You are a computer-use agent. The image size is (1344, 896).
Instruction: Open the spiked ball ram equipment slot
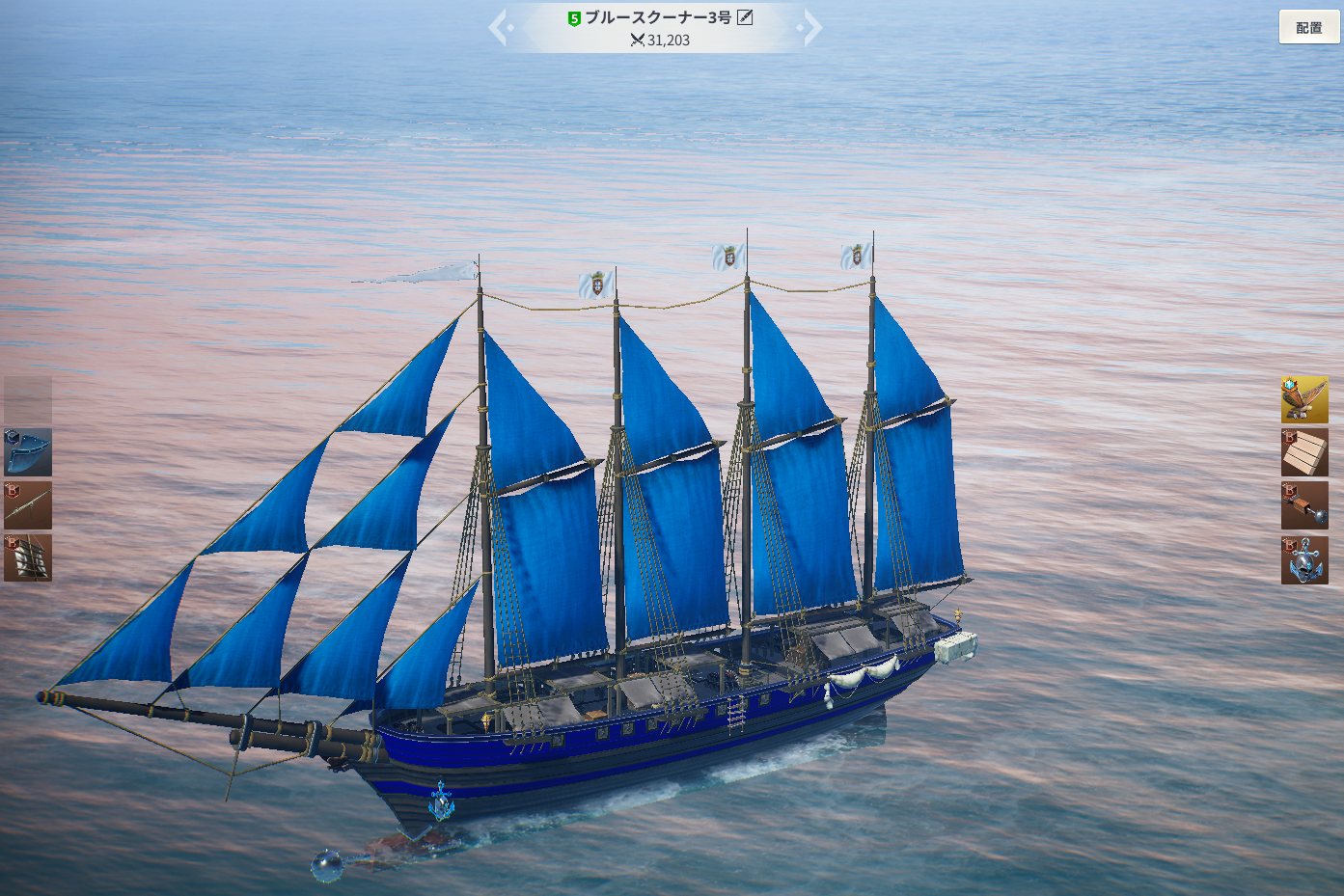click(x=1304, y=506)
